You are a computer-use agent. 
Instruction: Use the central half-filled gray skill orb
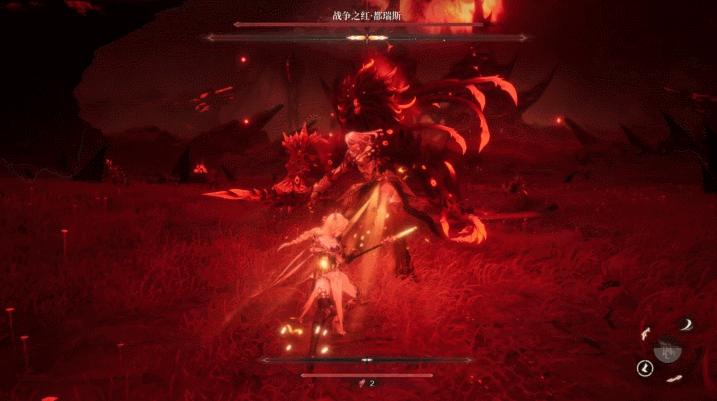(x=667, y=350)
